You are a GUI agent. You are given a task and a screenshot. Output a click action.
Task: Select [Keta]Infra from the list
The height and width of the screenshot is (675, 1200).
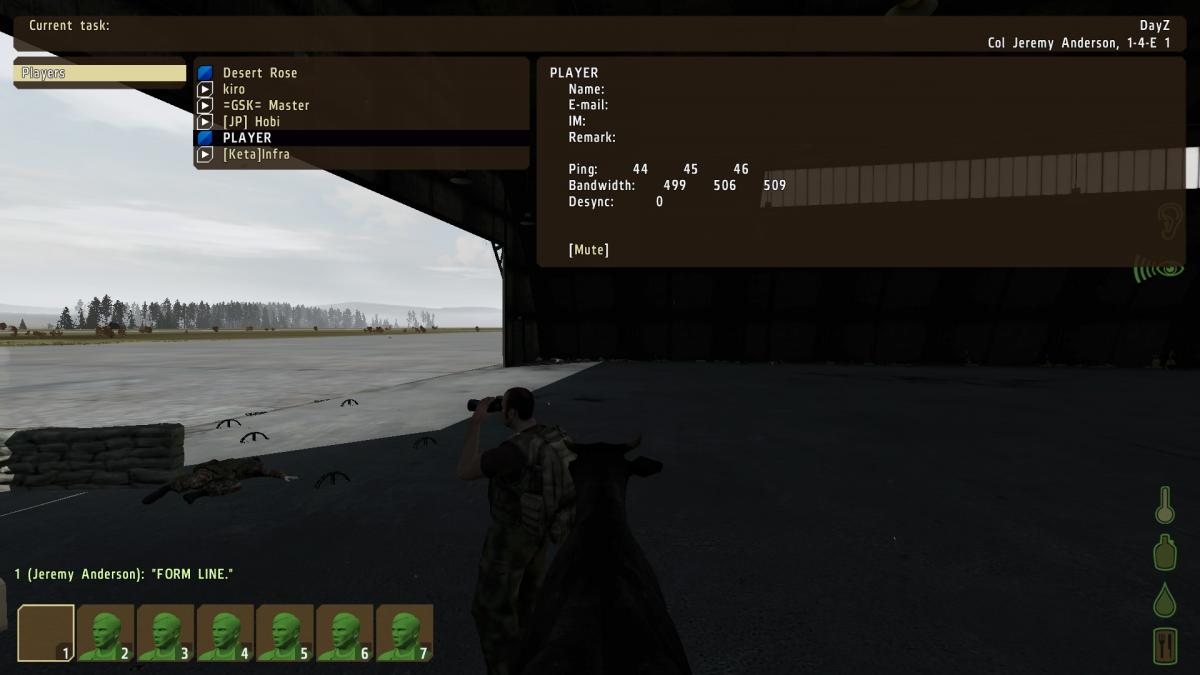pos(256,154)
